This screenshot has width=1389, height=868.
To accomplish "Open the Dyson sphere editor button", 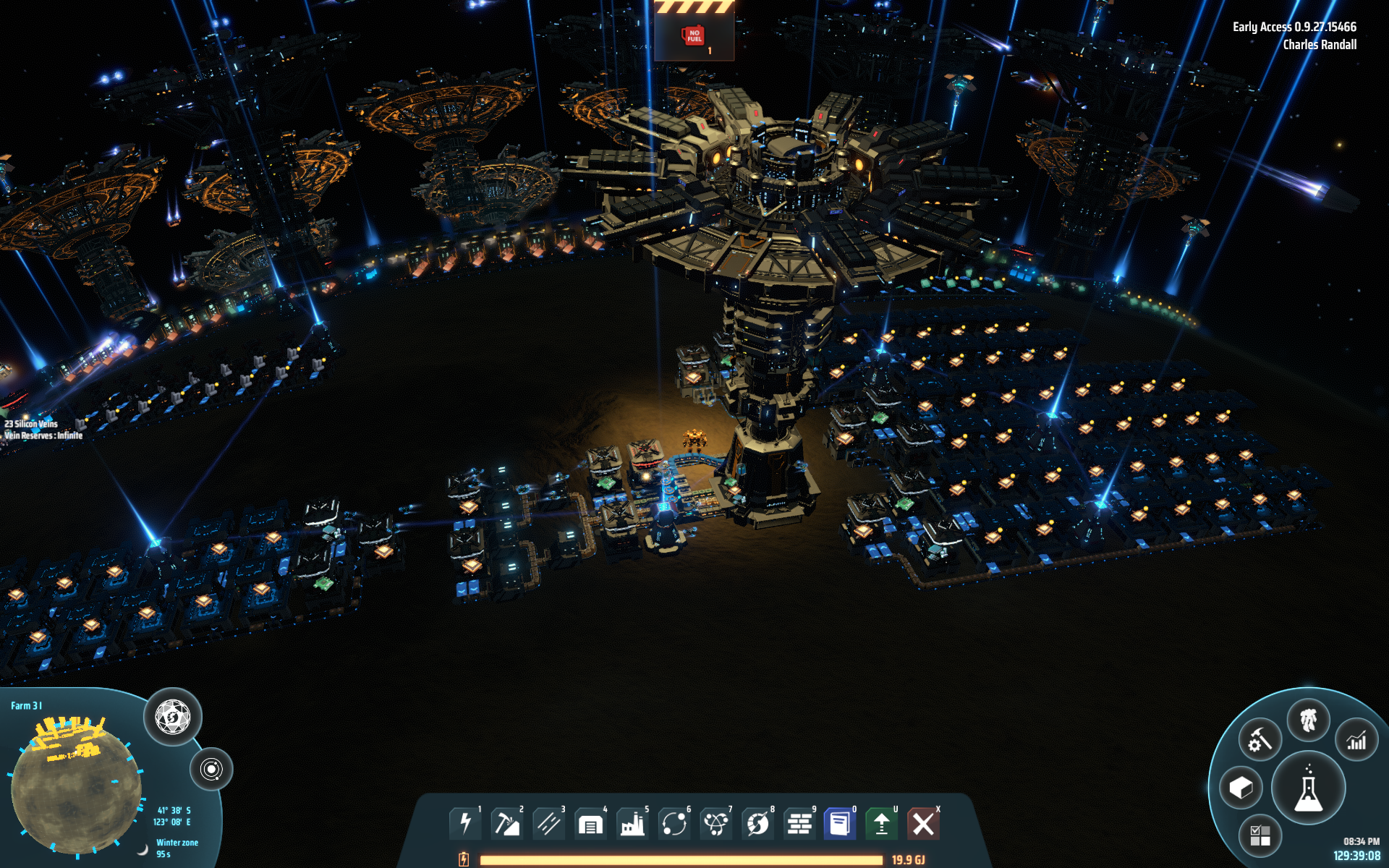I will 172,718.
